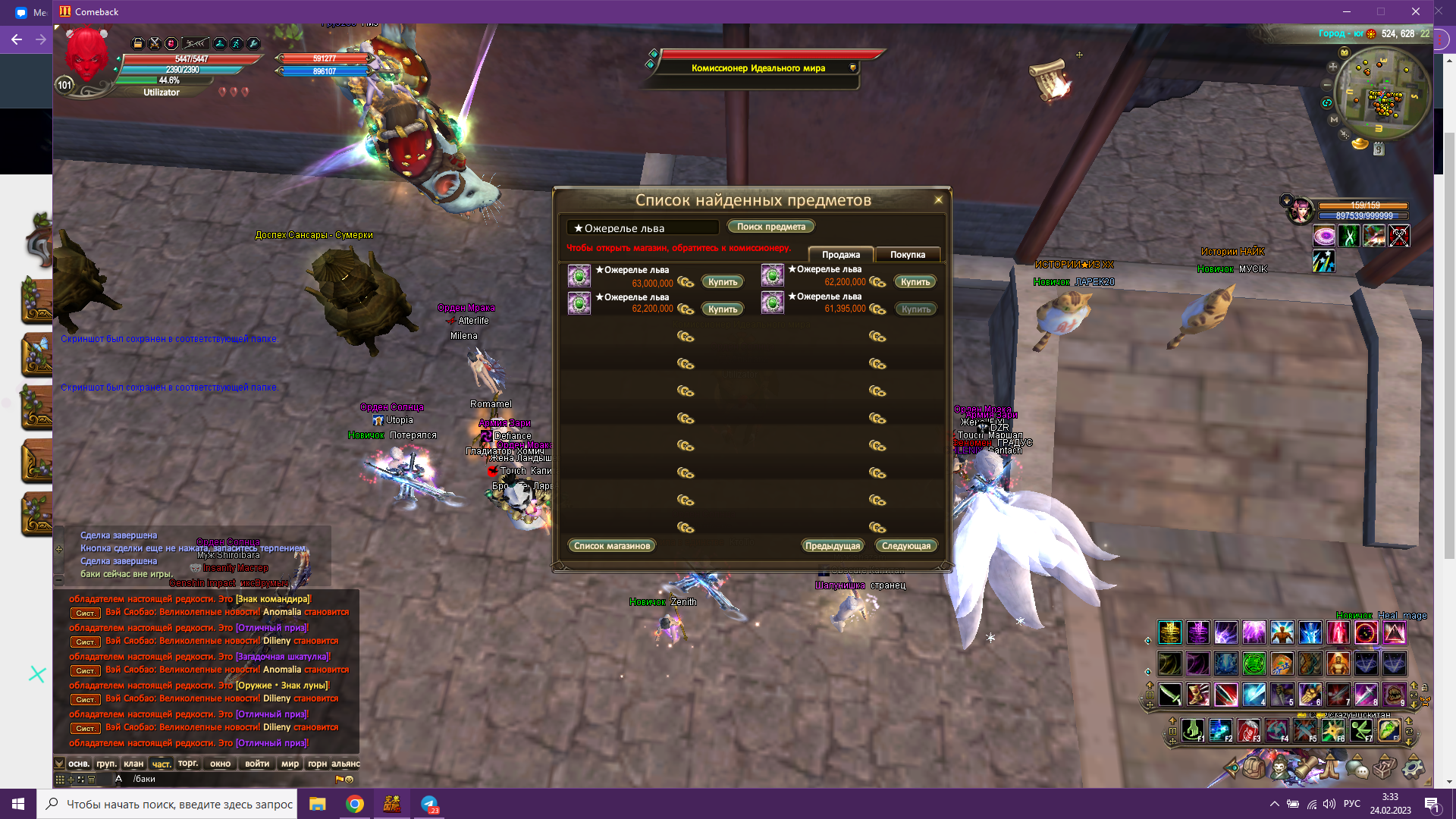Close the Comeback game window

1415,11
